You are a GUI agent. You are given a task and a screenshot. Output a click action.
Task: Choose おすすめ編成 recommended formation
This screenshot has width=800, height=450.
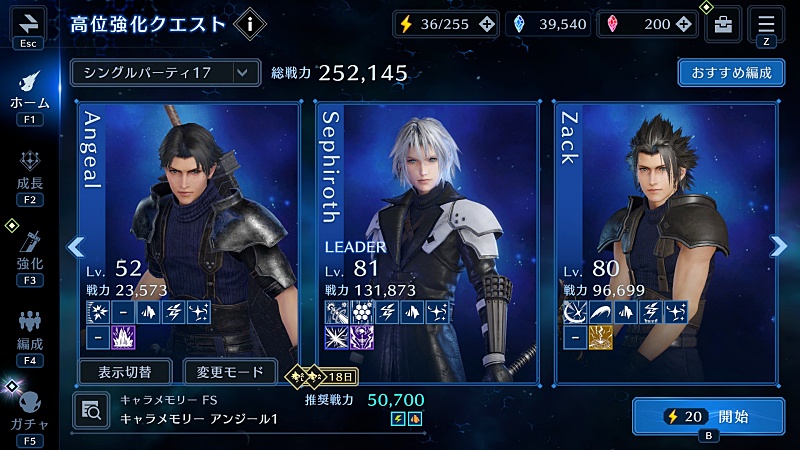point(730,73)
